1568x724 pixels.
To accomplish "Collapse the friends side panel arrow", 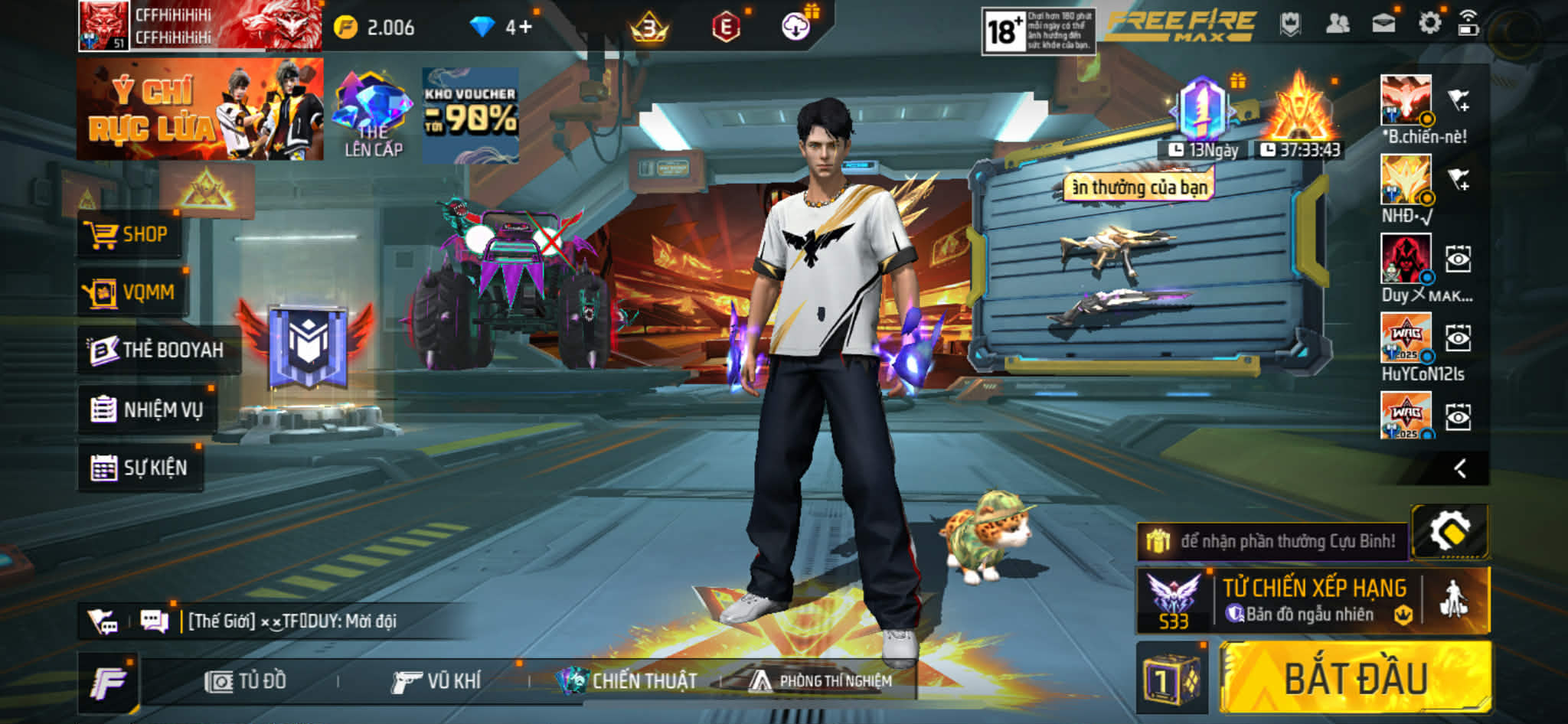I will pyautogui.click(x=1460, y=468).
